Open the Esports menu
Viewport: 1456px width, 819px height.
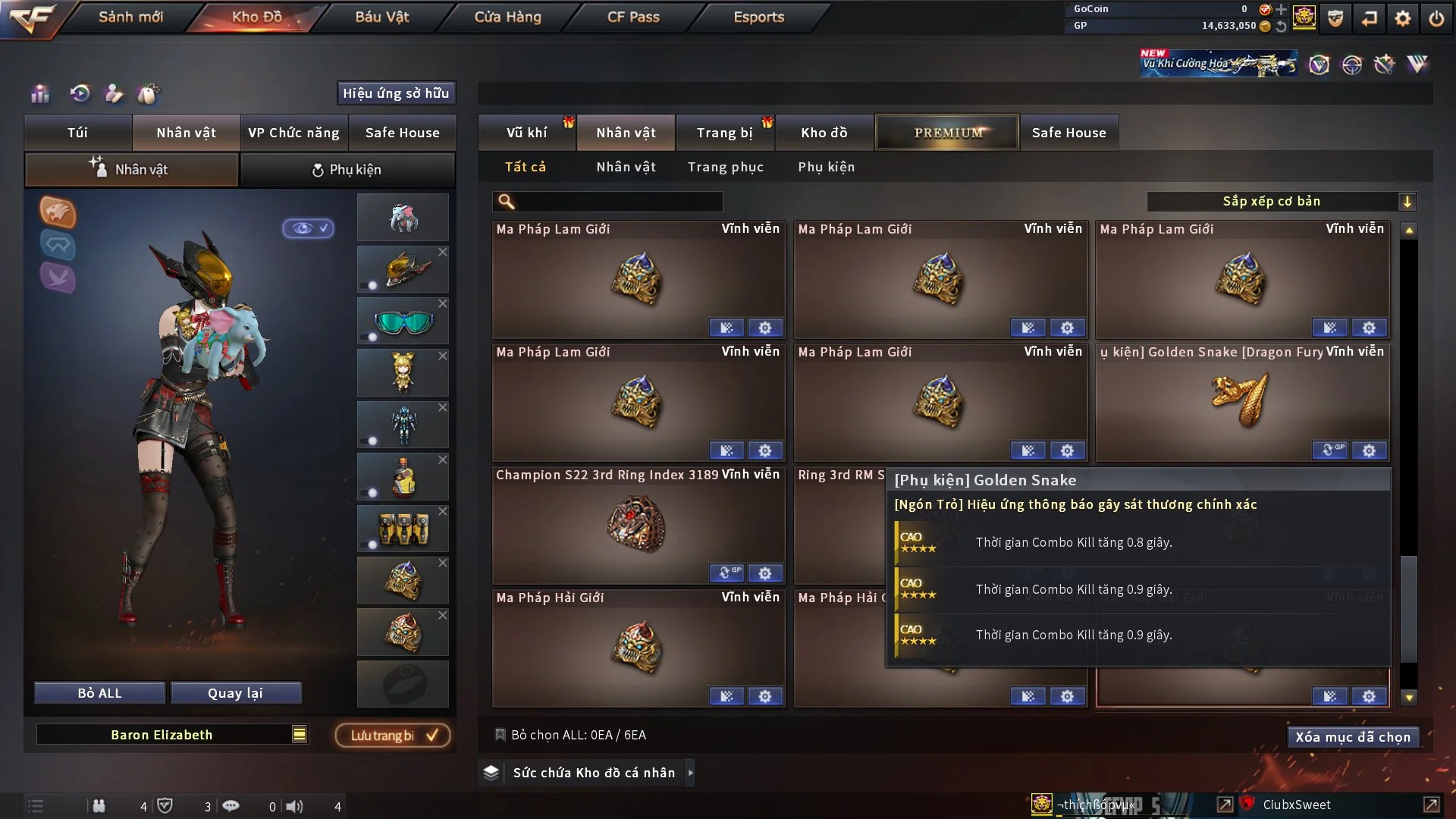(x=758, y=17)
